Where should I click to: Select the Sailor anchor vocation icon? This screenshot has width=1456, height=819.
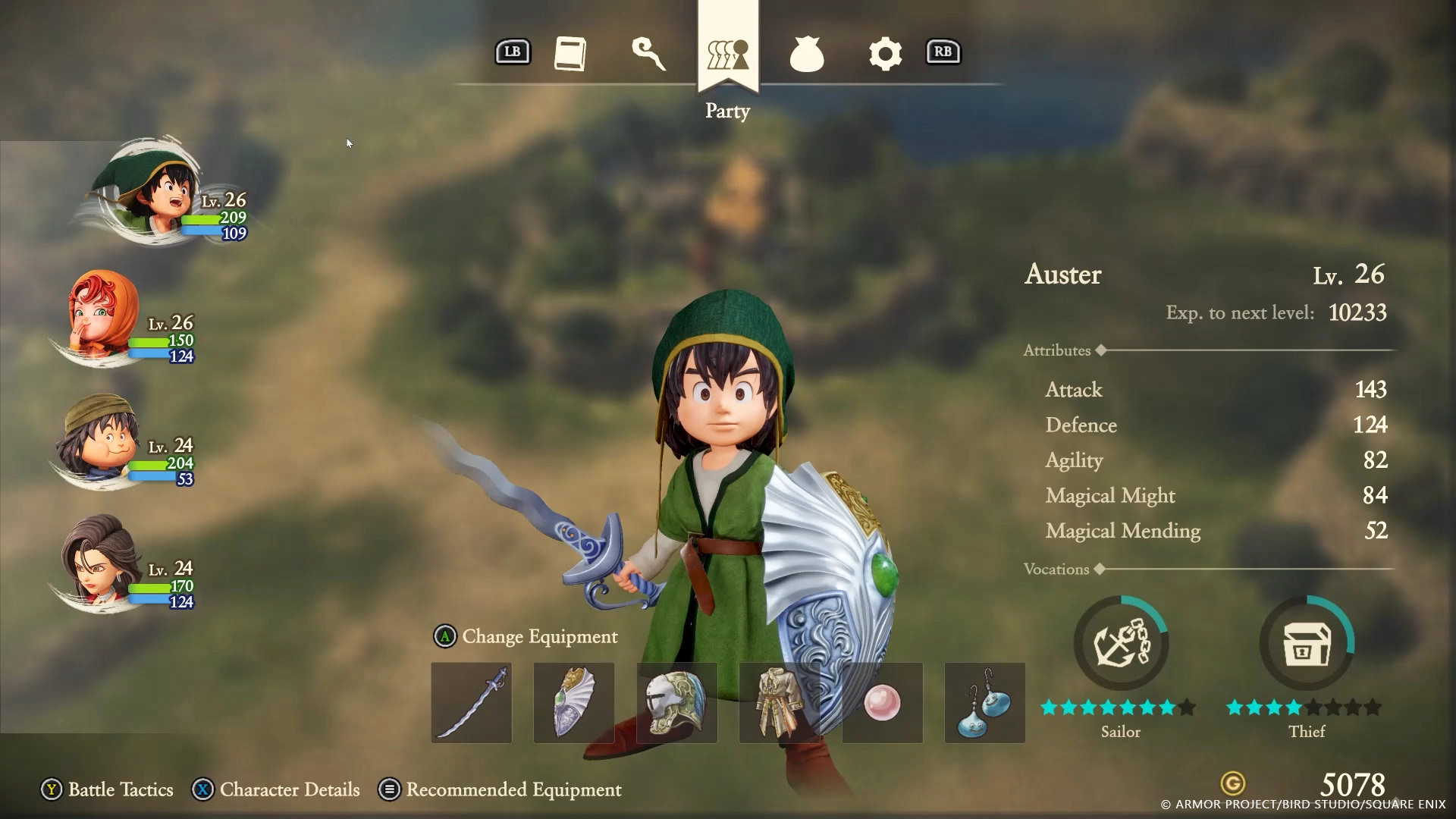(x=1120, y=642)
